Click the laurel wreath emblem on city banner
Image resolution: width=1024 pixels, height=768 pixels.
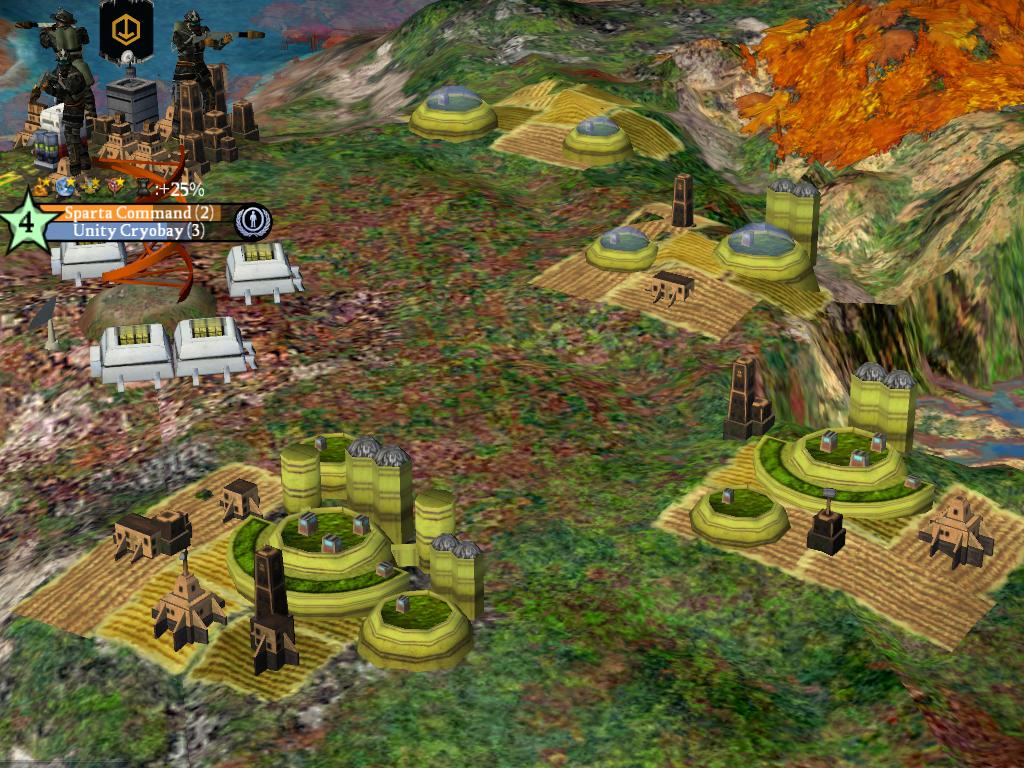tap(253, 221)
